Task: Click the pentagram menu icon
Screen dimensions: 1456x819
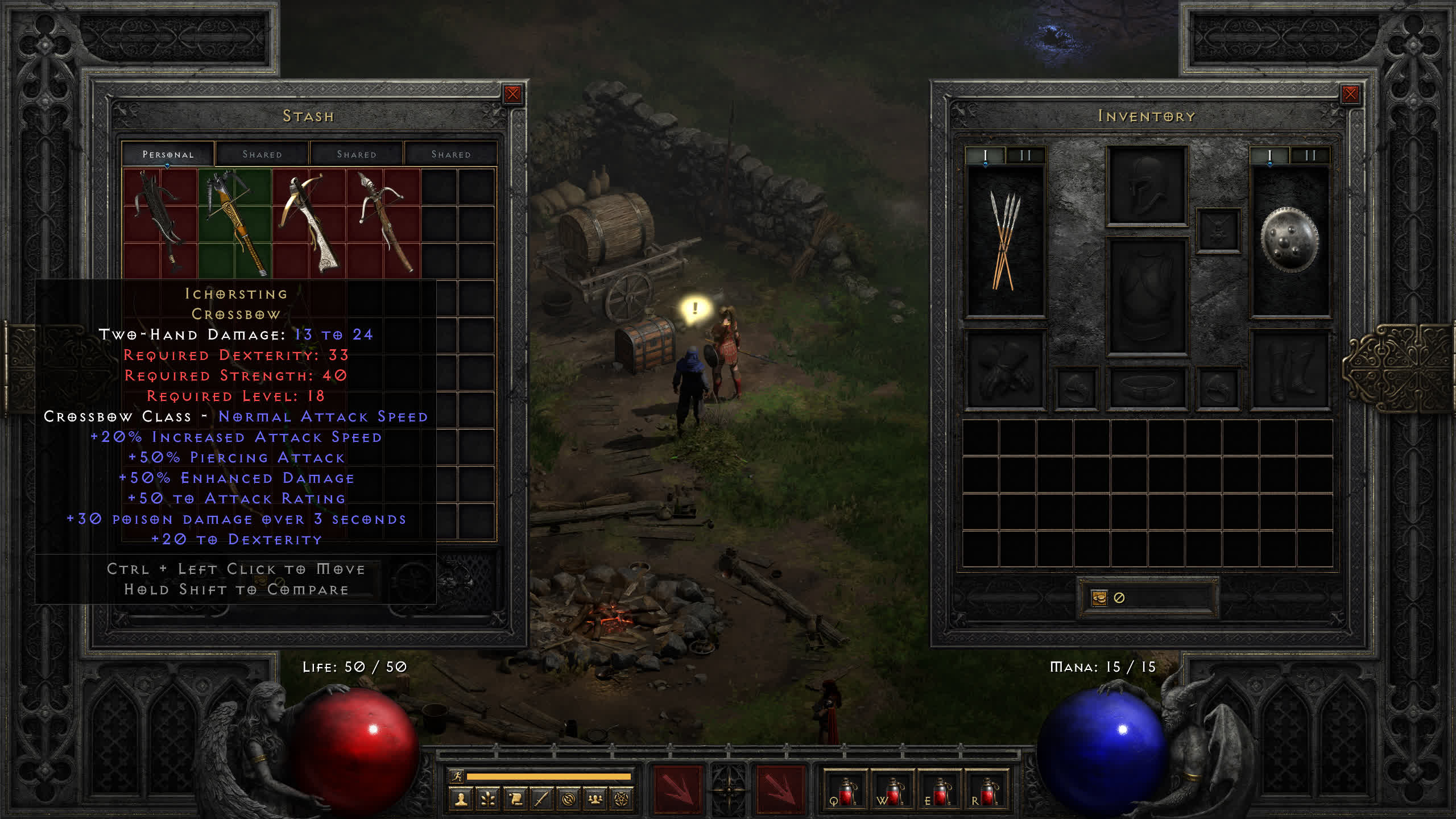Action: [622, 800]
